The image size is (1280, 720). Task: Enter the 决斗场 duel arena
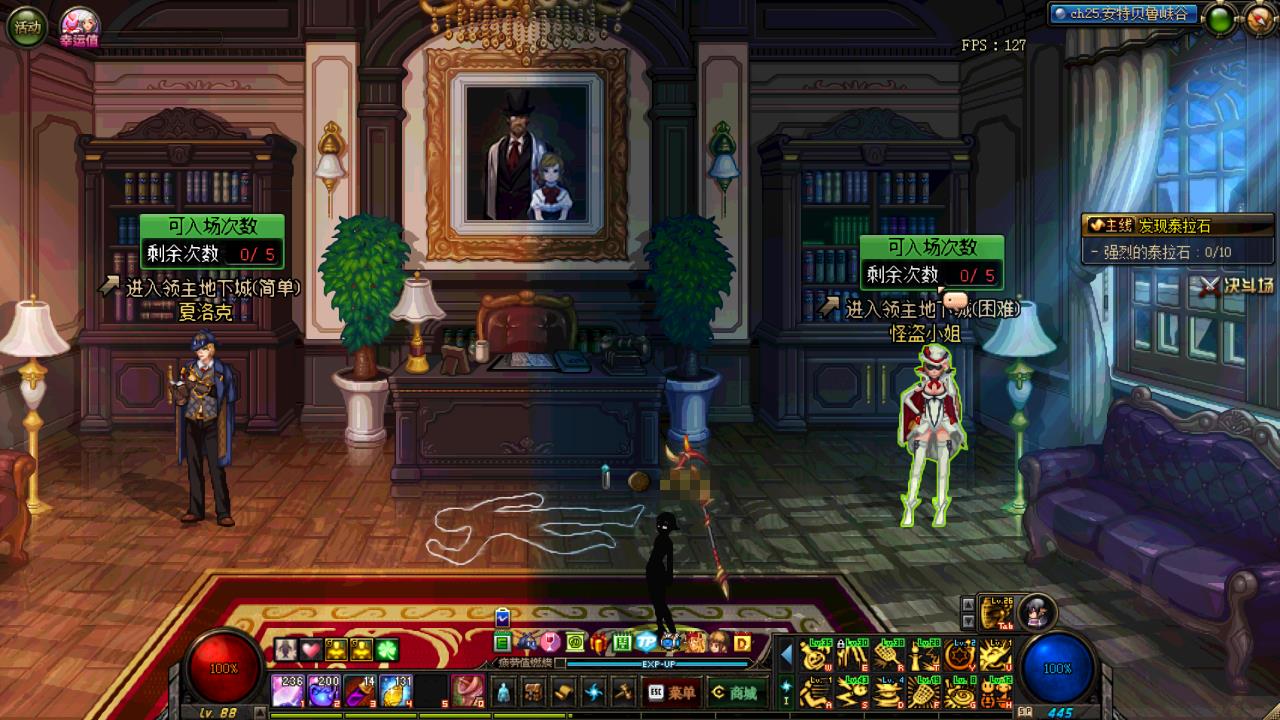click(1238, 285)
